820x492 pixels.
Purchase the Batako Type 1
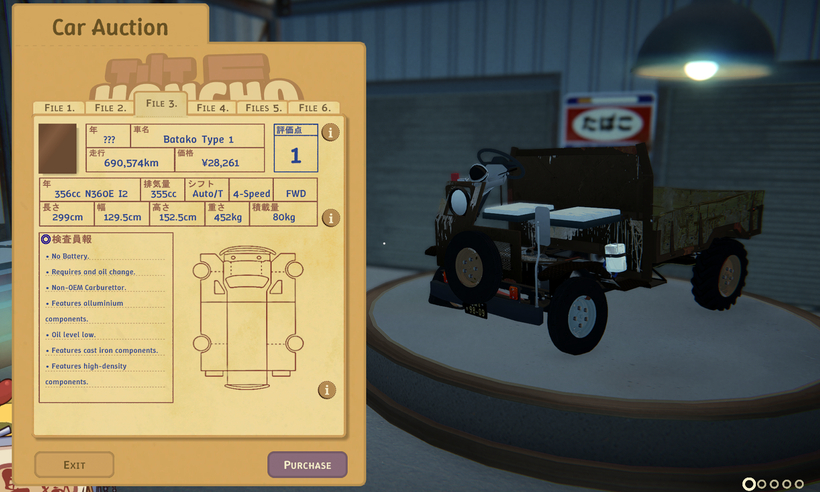pyautogui.click(x=307, y=465)
